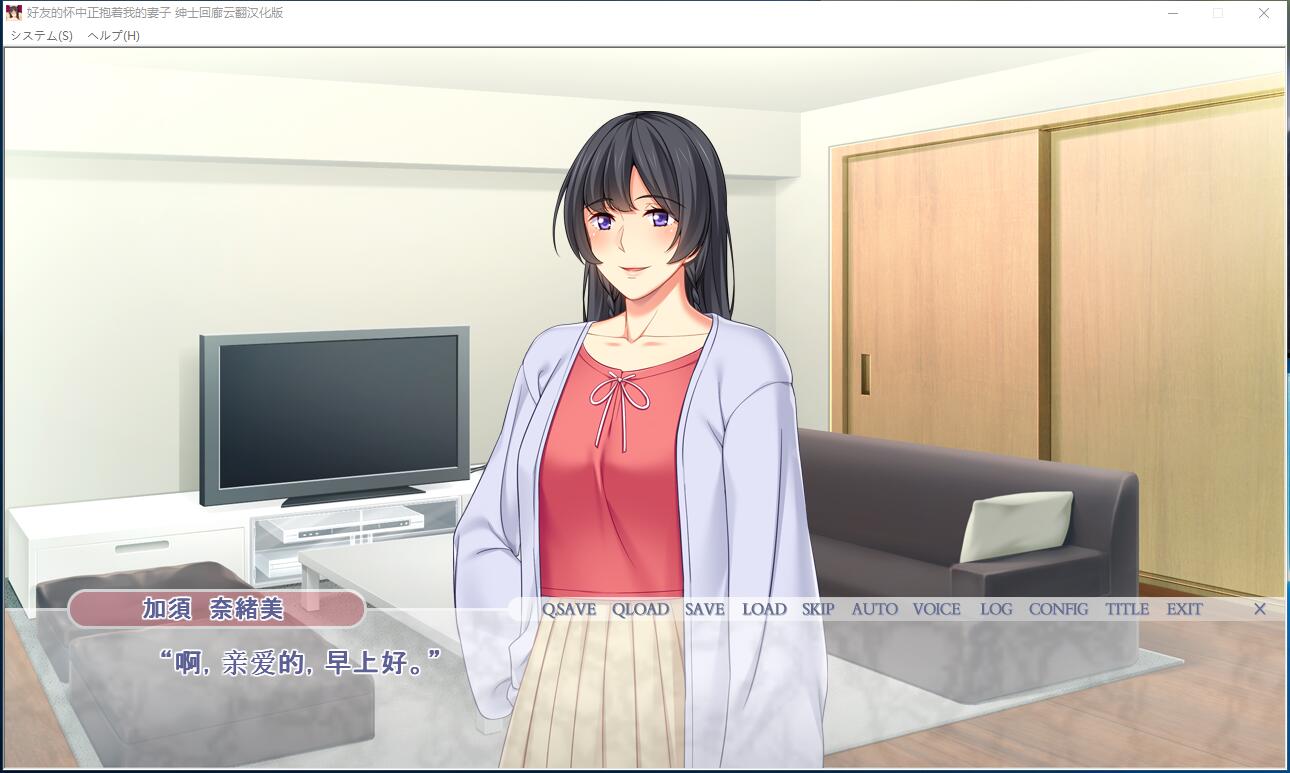Open the SAVE screen
This screenshot has width=1290, height=773.
tap(705, 609)
